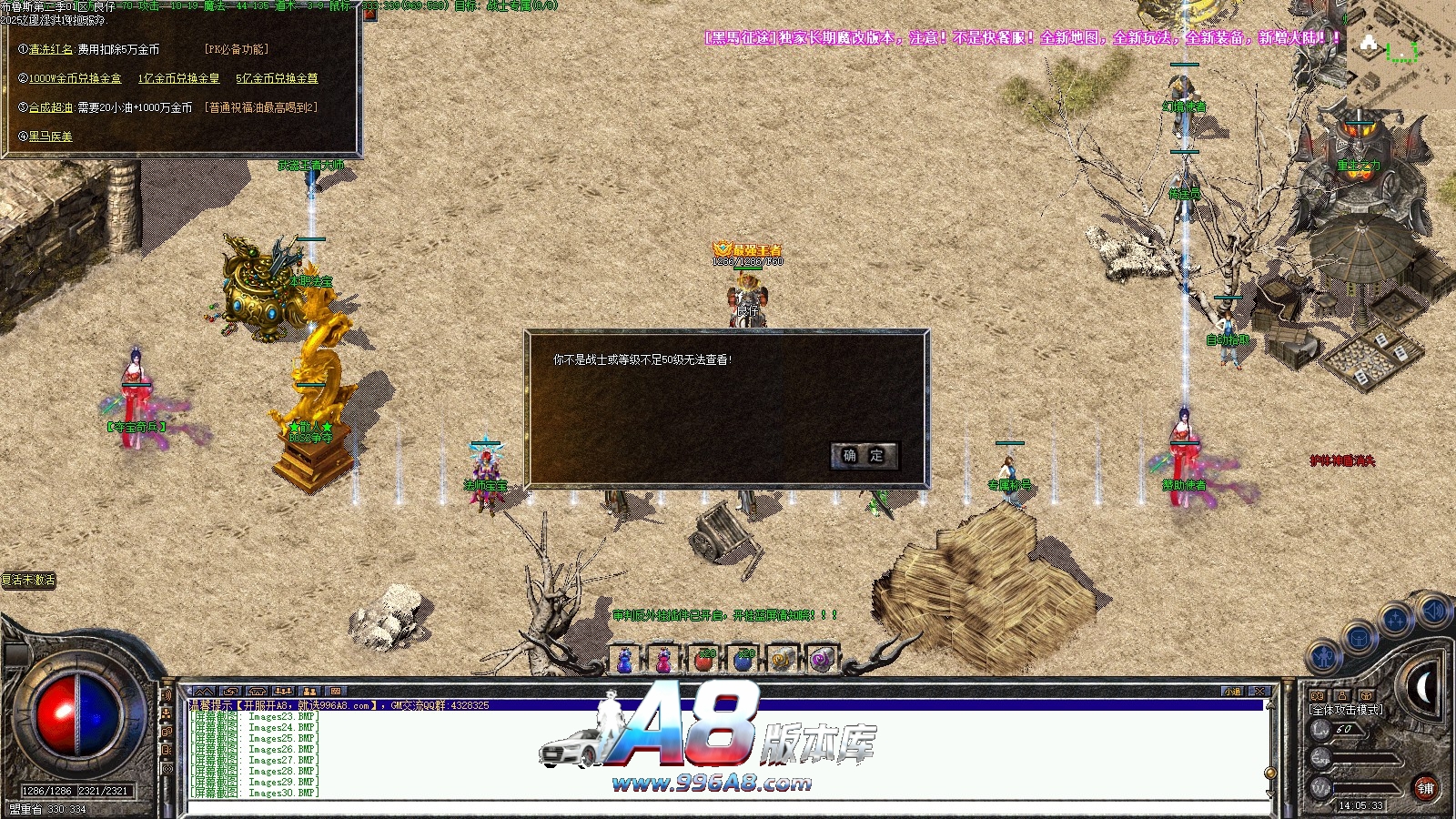Use the pink potion hotbar slot
Image resolution: width=1456 pixels, height=819 pixels.
point(664,660)
